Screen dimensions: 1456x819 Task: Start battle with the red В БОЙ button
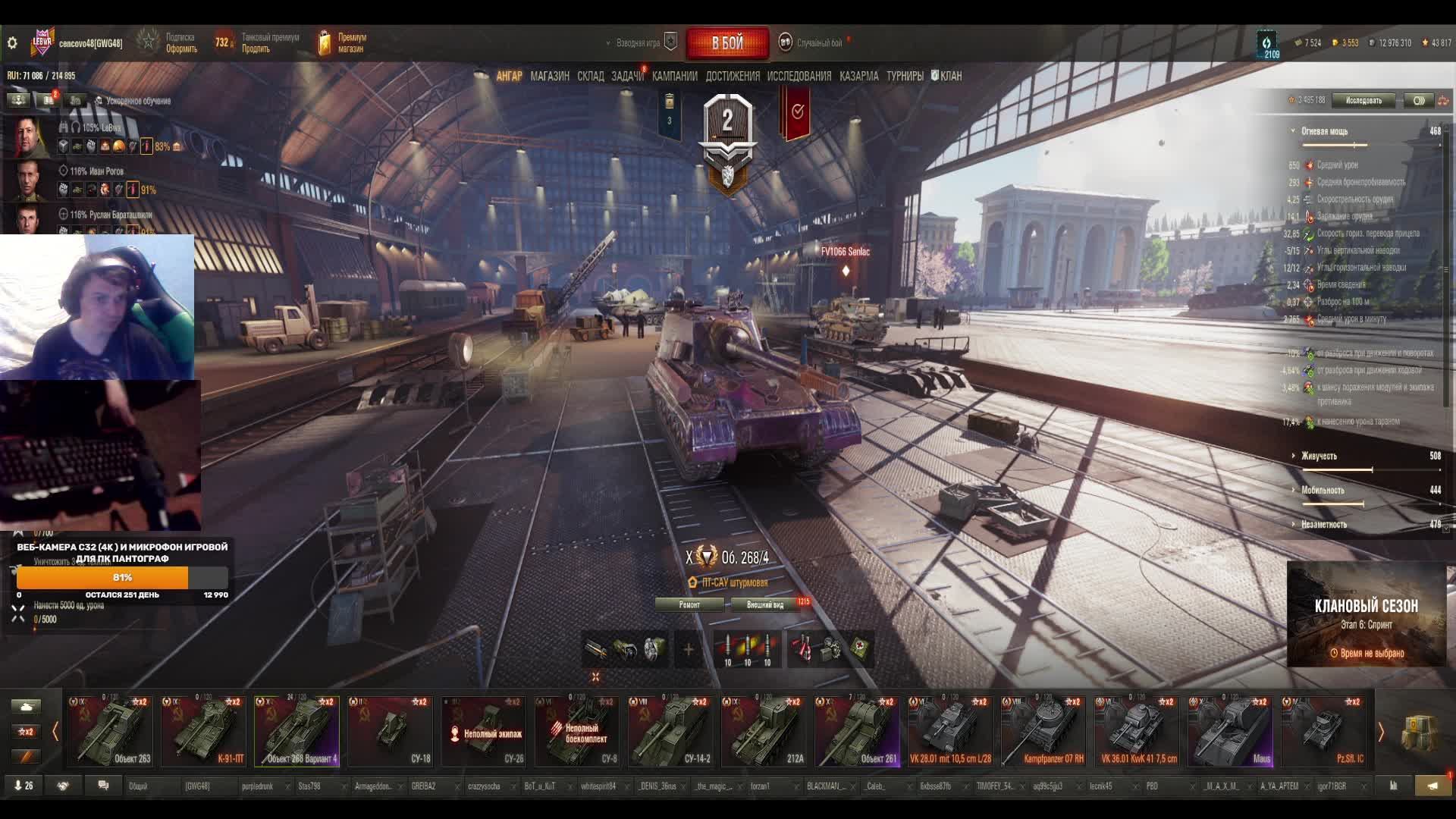(727, 43)
